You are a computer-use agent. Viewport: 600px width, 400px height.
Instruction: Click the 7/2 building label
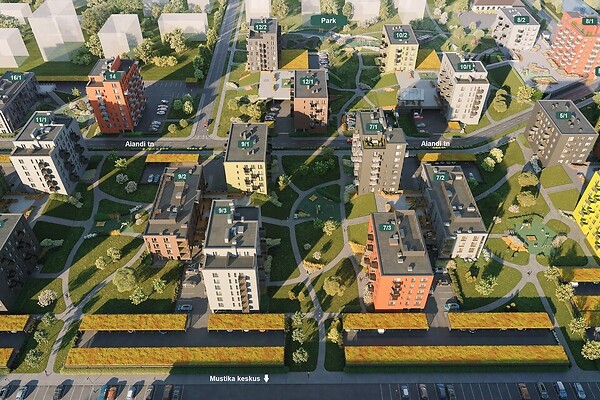[440, 177]
